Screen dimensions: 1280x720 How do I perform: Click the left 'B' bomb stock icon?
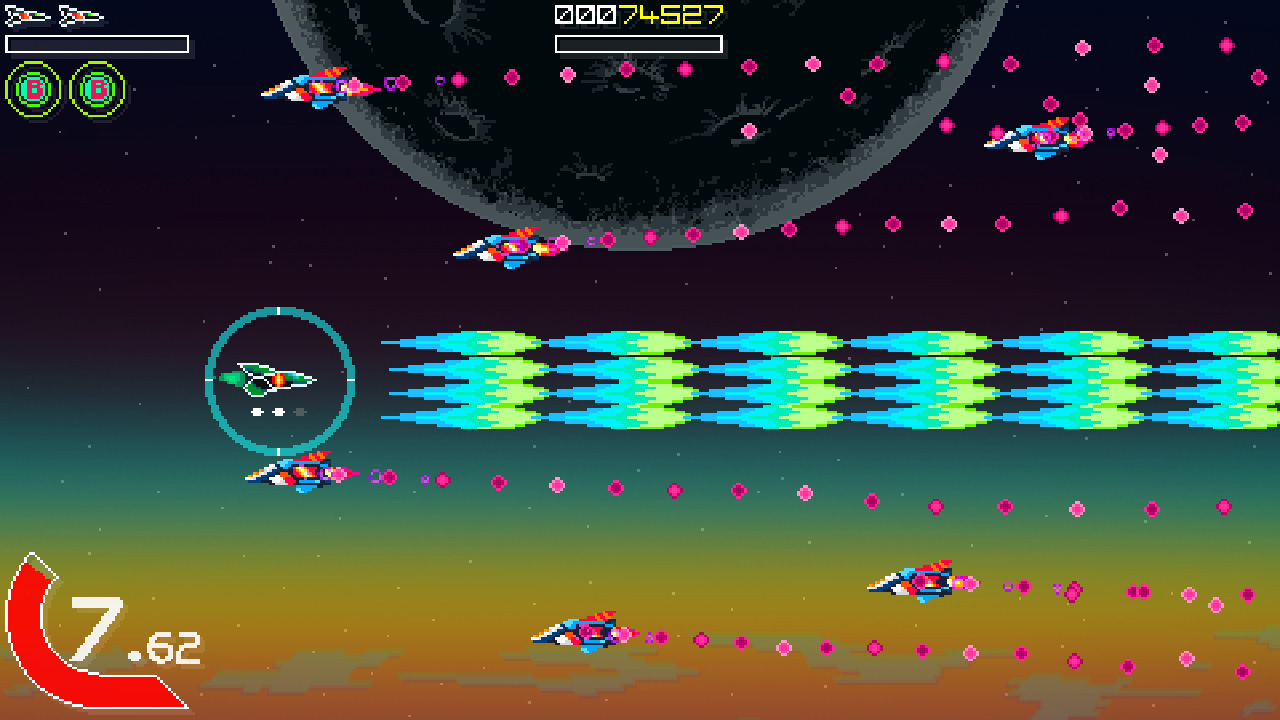coord(33,88)
